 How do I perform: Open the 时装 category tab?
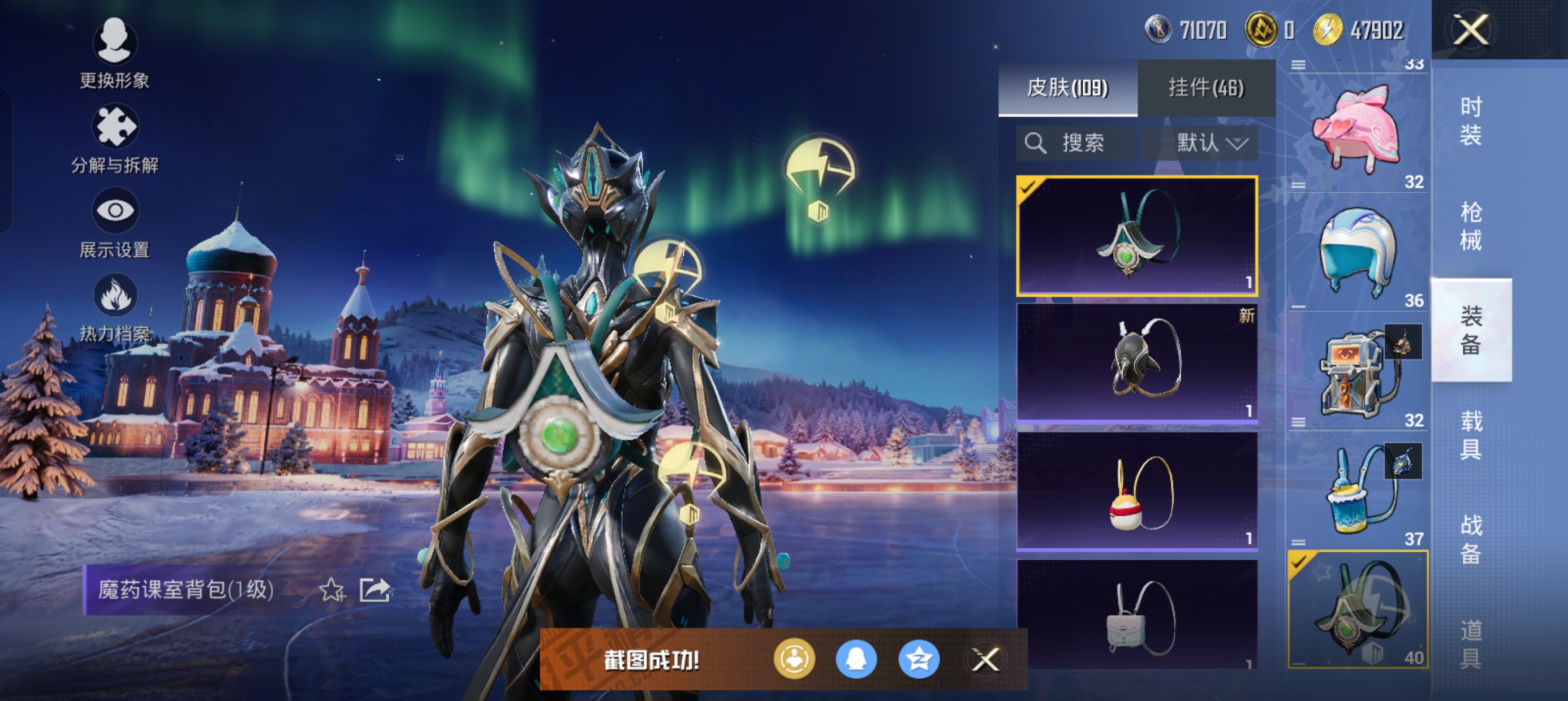pos(1470,120)
